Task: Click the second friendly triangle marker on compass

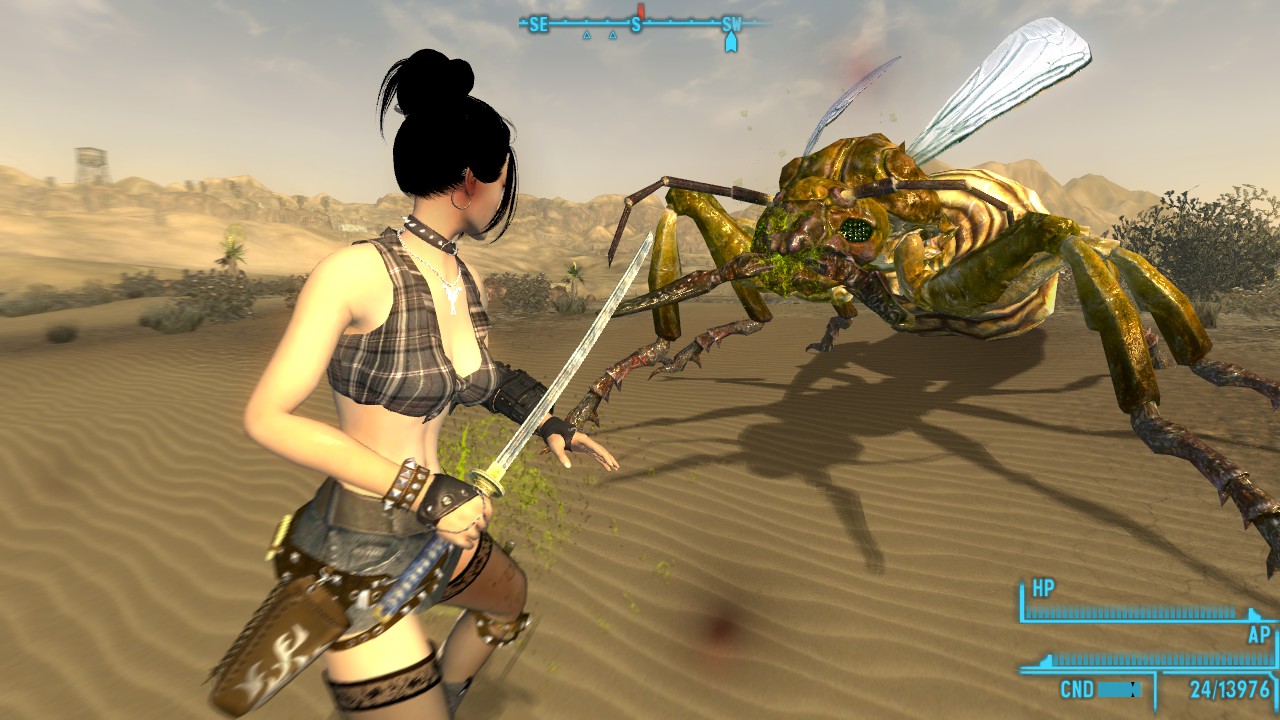Action: (614, 36)
